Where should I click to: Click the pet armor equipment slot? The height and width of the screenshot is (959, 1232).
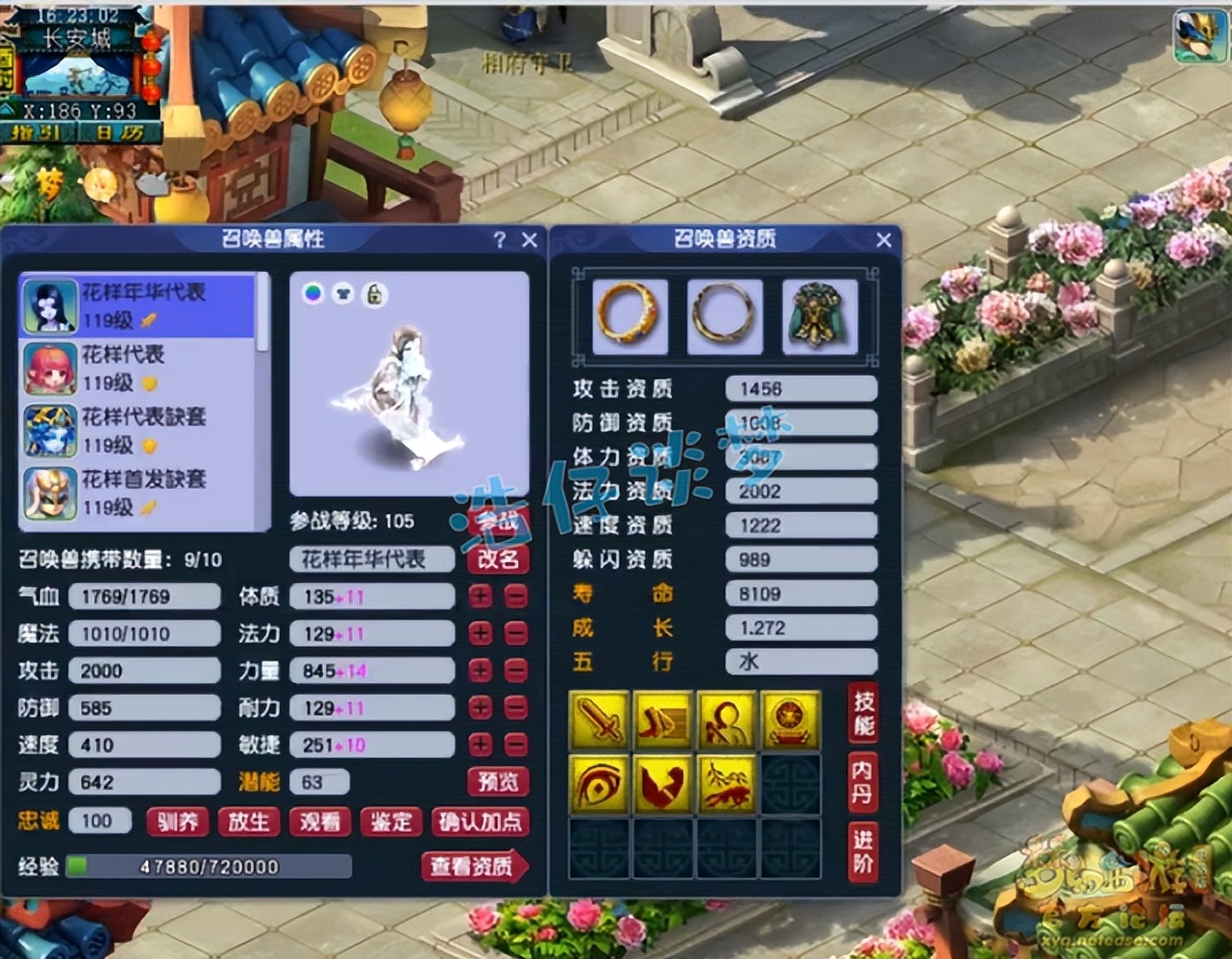[x=822, y=317]
